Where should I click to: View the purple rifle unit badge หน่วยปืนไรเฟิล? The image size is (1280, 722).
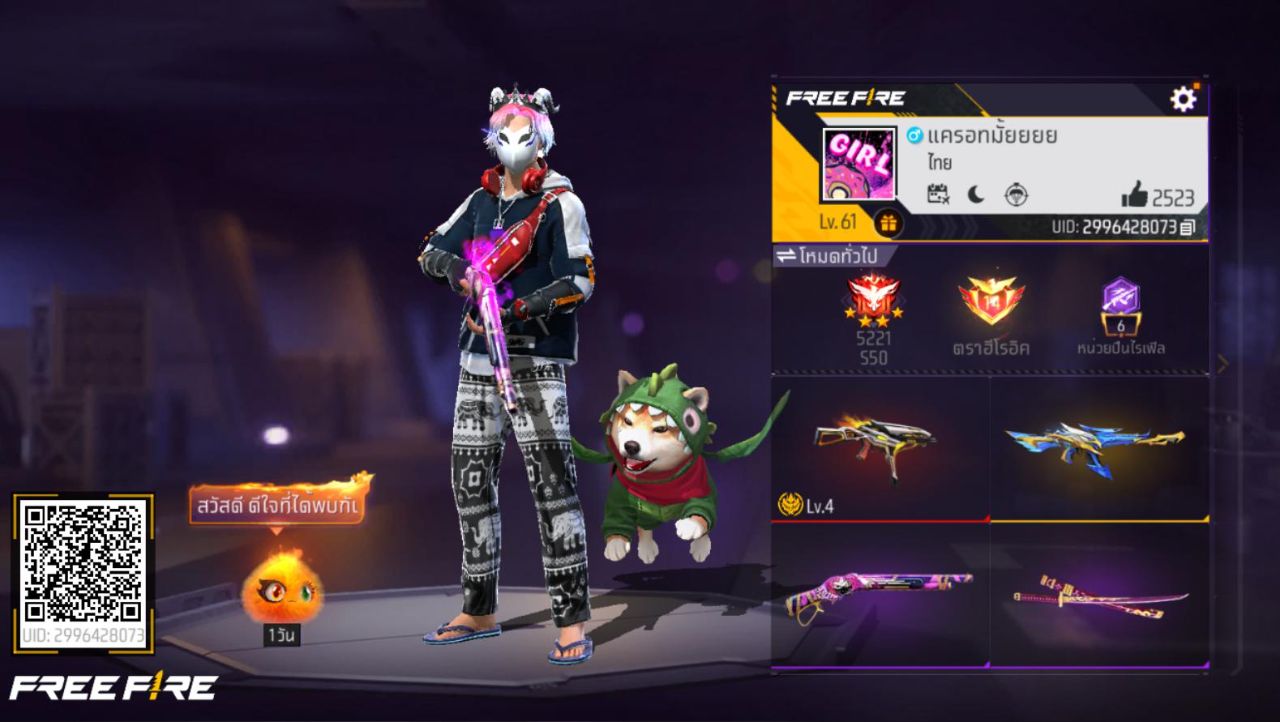tap(1123, 302)
